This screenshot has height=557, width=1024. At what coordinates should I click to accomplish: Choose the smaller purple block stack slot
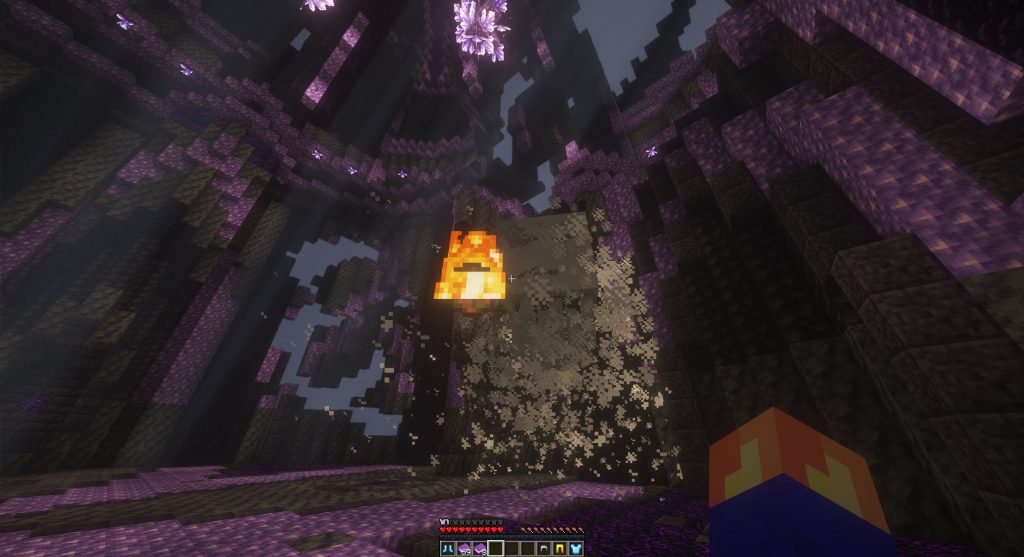coord(480,548)
